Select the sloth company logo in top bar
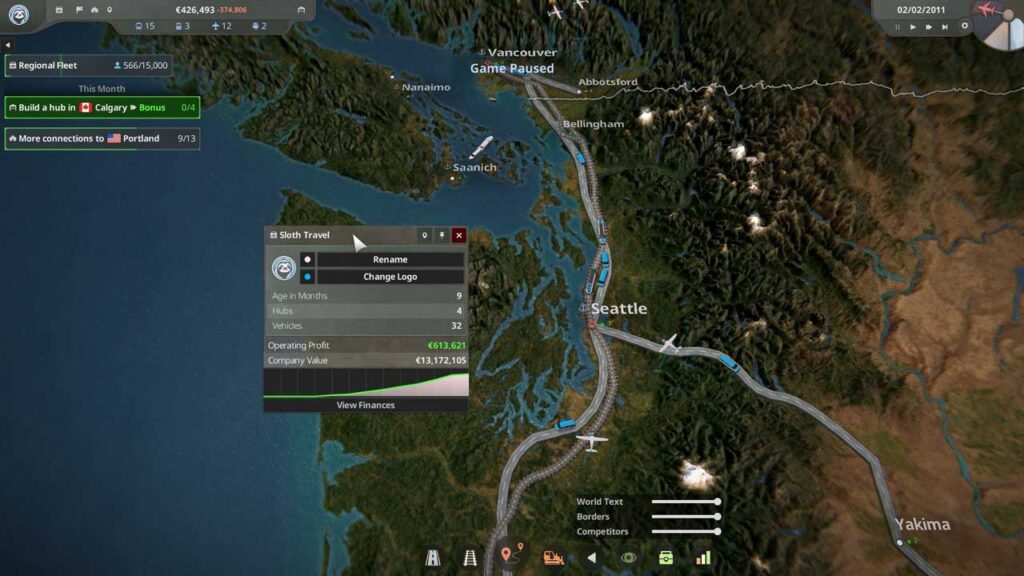The image size is (1024, 576). point(19,13)
